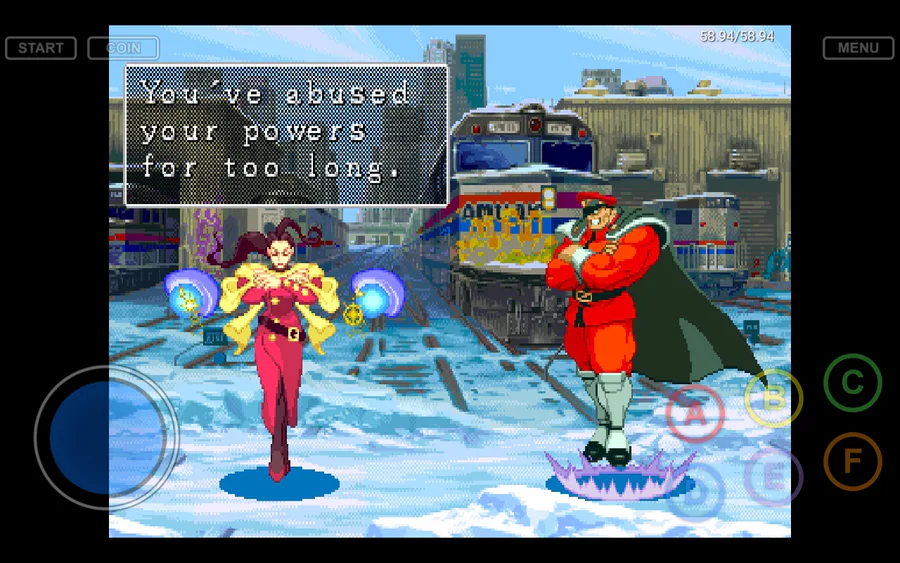Tap the green C attack button
Viewport: 900px width, 563px height.
[x=852, y=383]
